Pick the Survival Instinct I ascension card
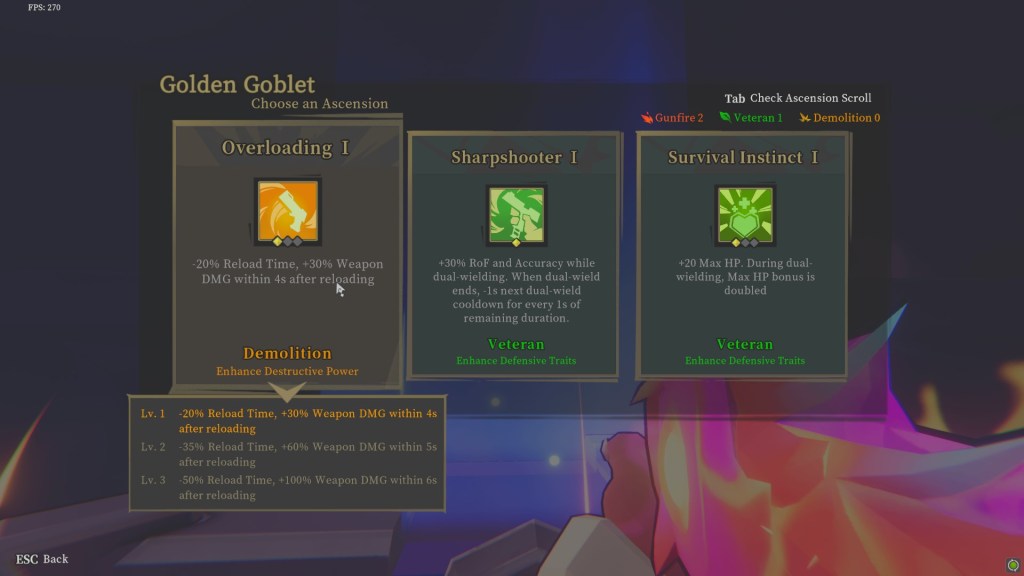 pos(742,255)
